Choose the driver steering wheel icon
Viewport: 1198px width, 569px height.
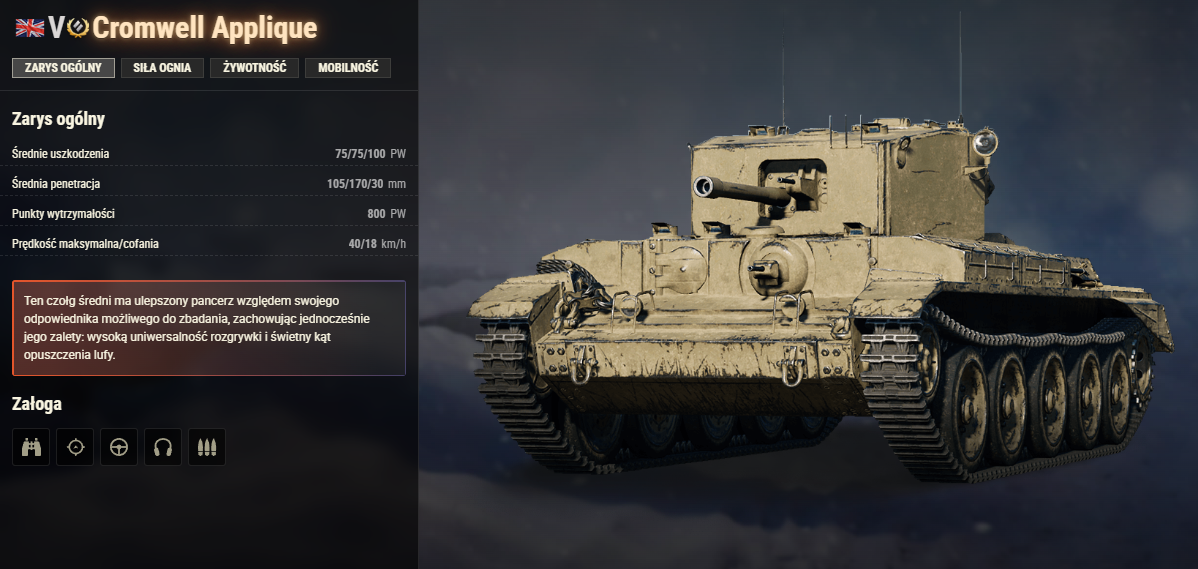119,447
